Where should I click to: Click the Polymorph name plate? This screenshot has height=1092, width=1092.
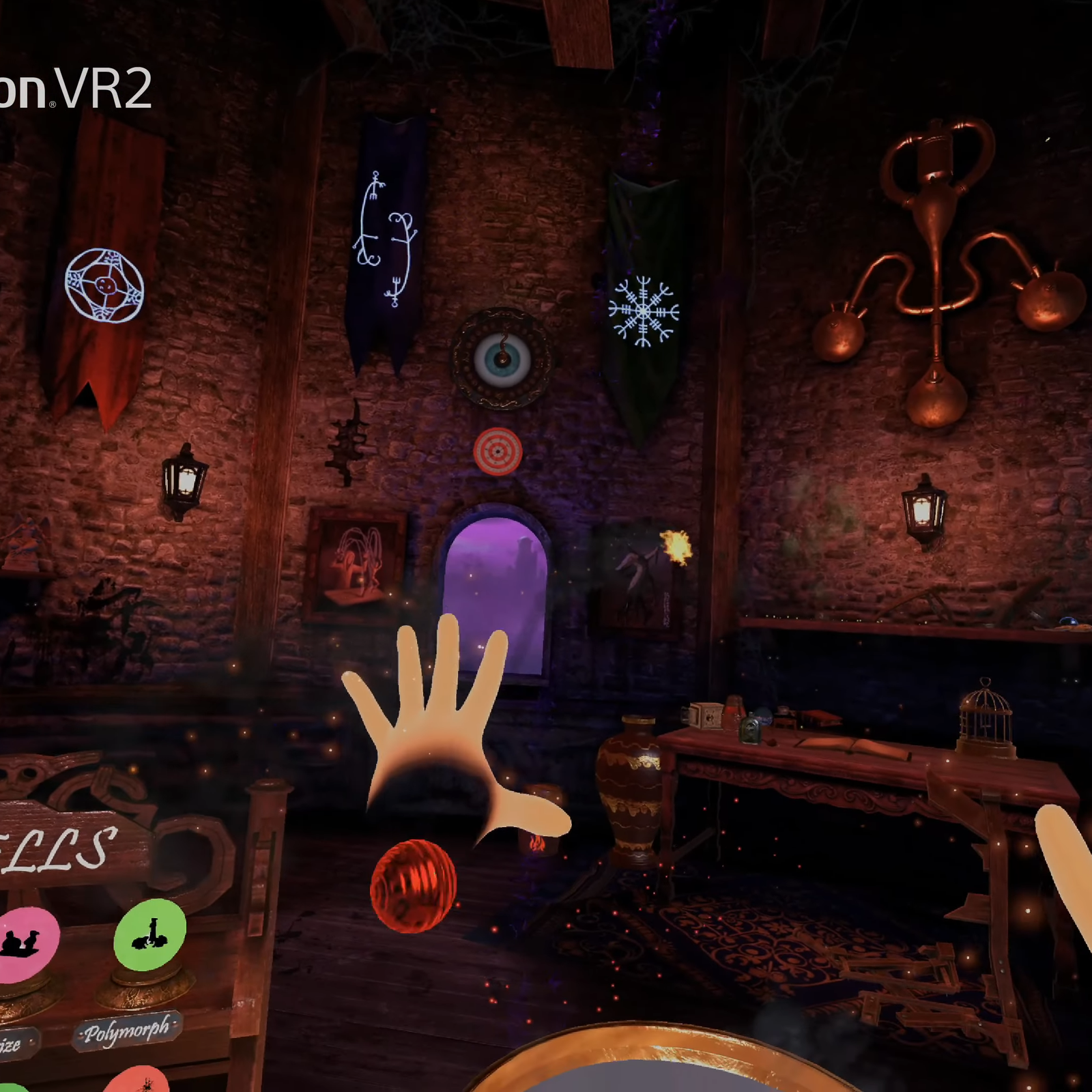(126, 1032)
